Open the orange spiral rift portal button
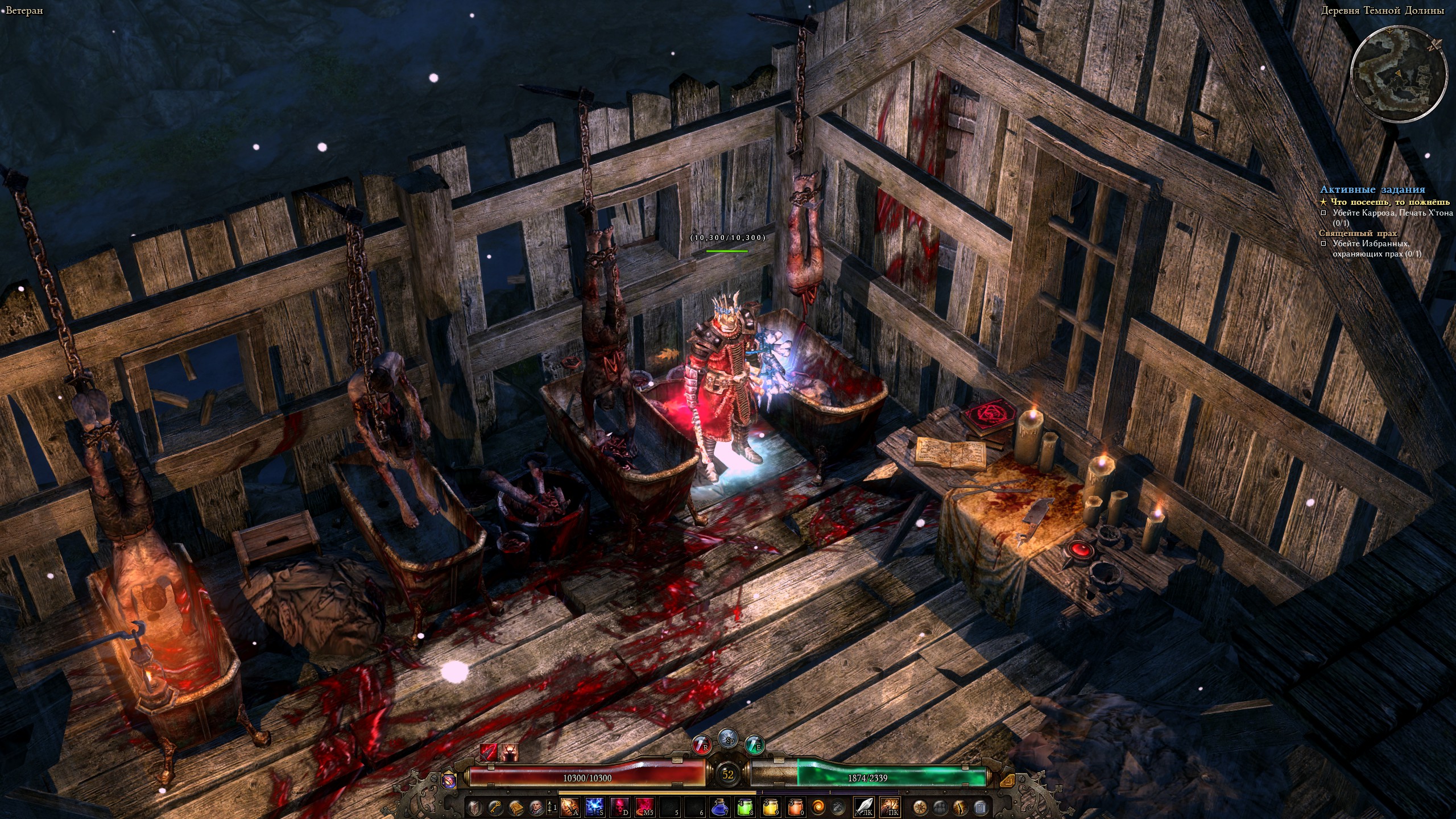Image resolution: width=1456 pixels, height=819 pixels. (818, 806)
